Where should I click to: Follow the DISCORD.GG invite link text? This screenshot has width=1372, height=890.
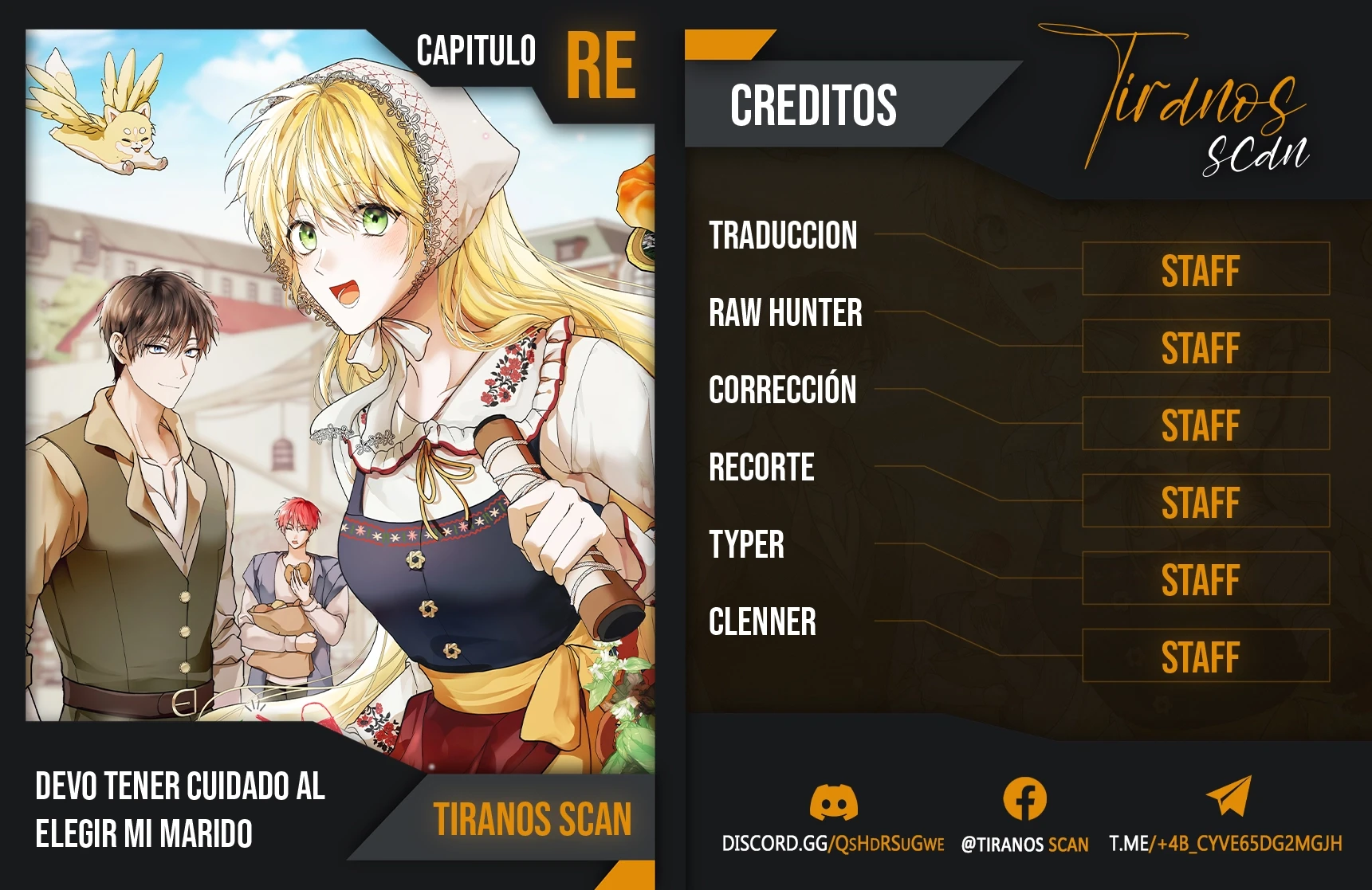coord(832,844)
